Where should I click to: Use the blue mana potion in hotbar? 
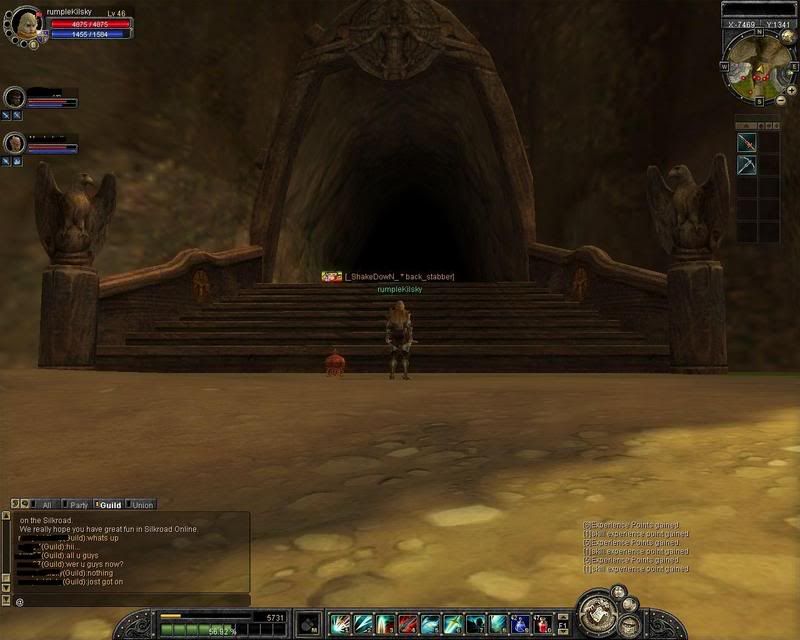(519, 625)
